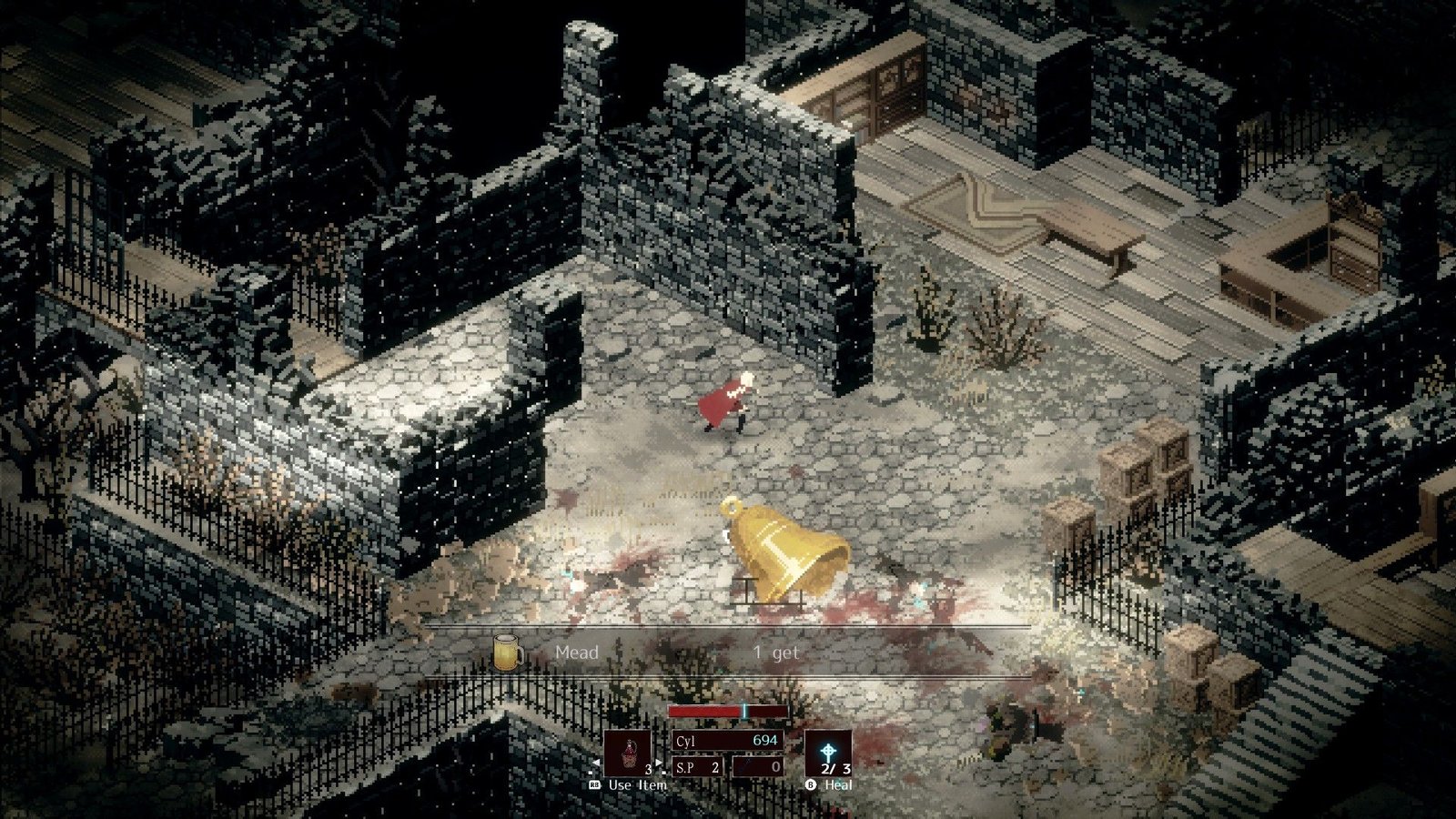Viewport: 1456px width, 819px height.
Task: Cycle item with the left arrow
Action: pyautogui.click(x=596, y=763)
